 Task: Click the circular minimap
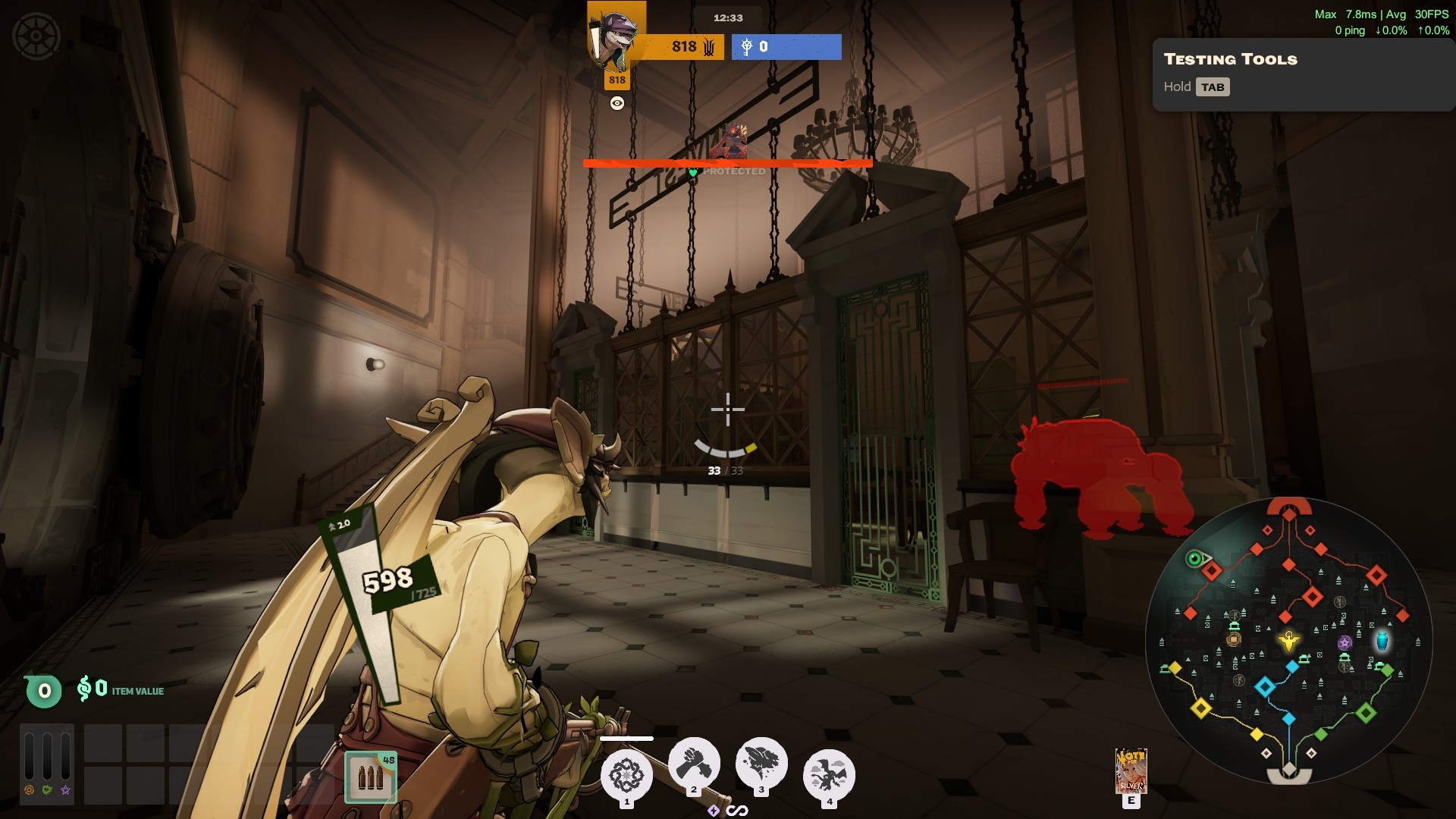(1288, 641)
